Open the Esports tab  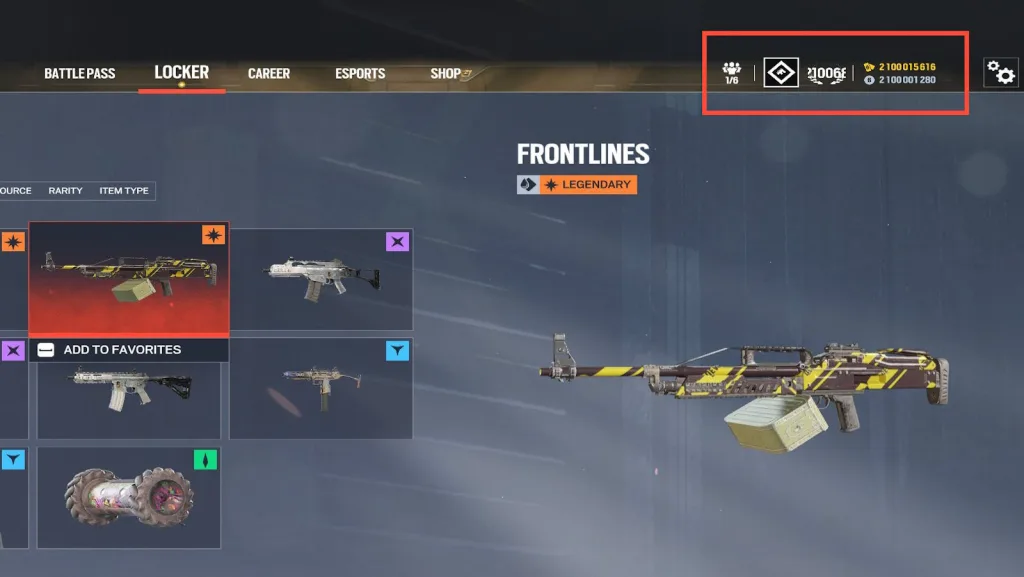(360, 74)
